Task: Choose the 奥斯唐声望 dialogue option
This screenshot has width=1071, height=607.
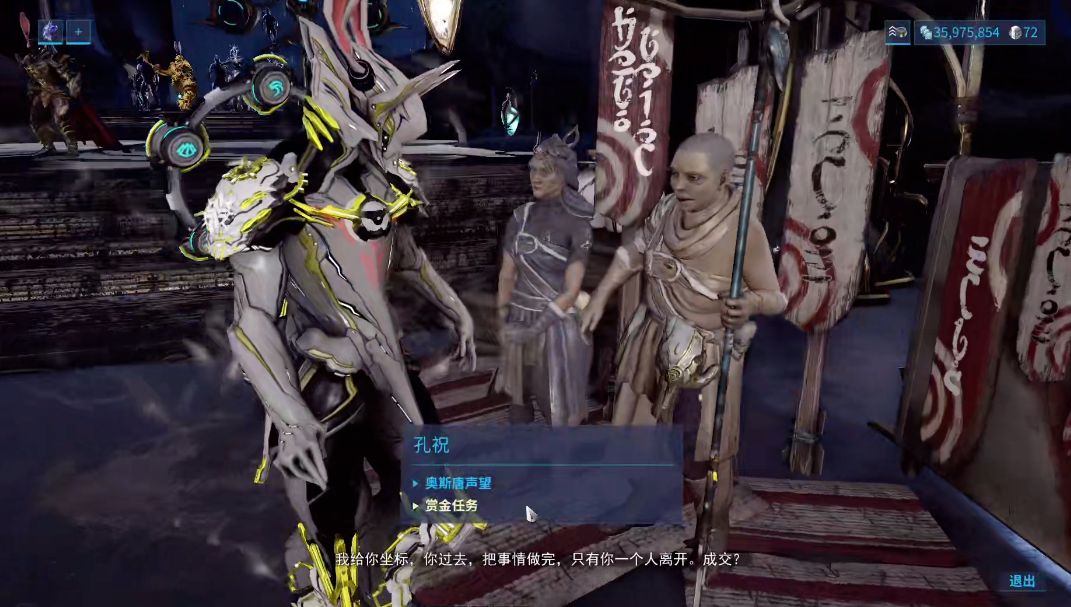Action: click(458, 483)
